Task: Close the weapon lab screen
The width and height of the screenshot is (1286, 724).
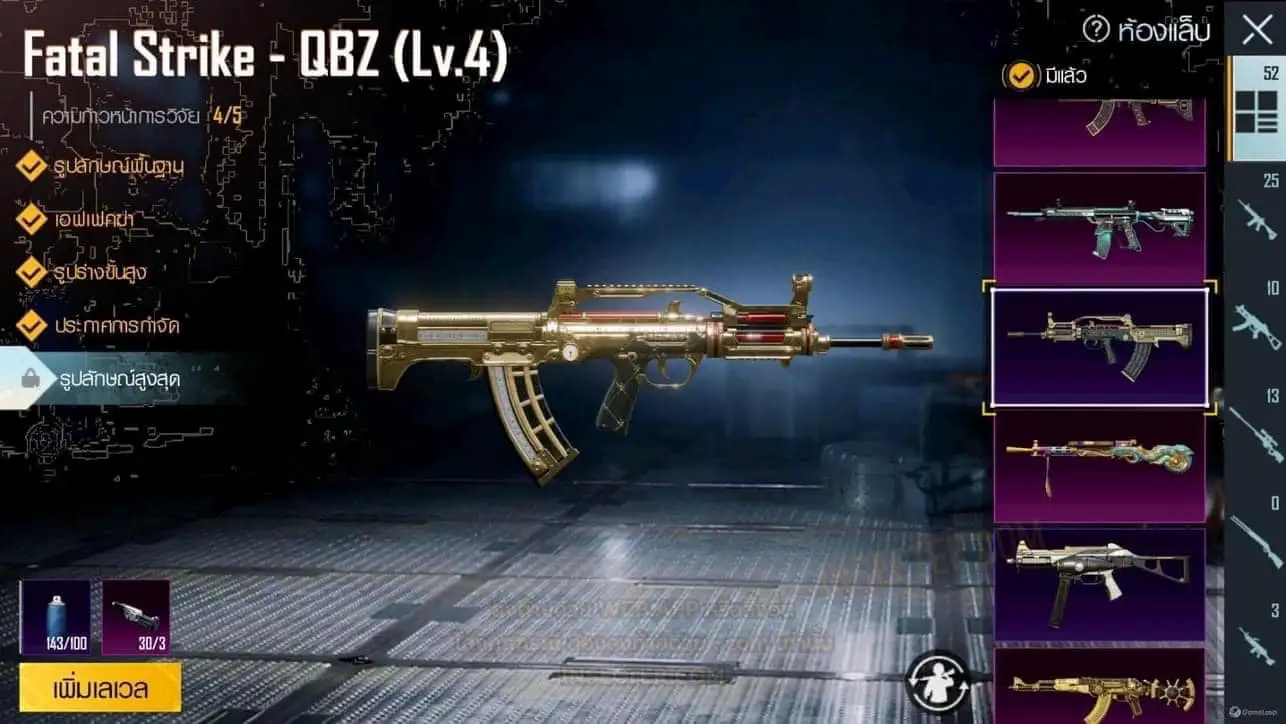Action: coord(1256,30)
